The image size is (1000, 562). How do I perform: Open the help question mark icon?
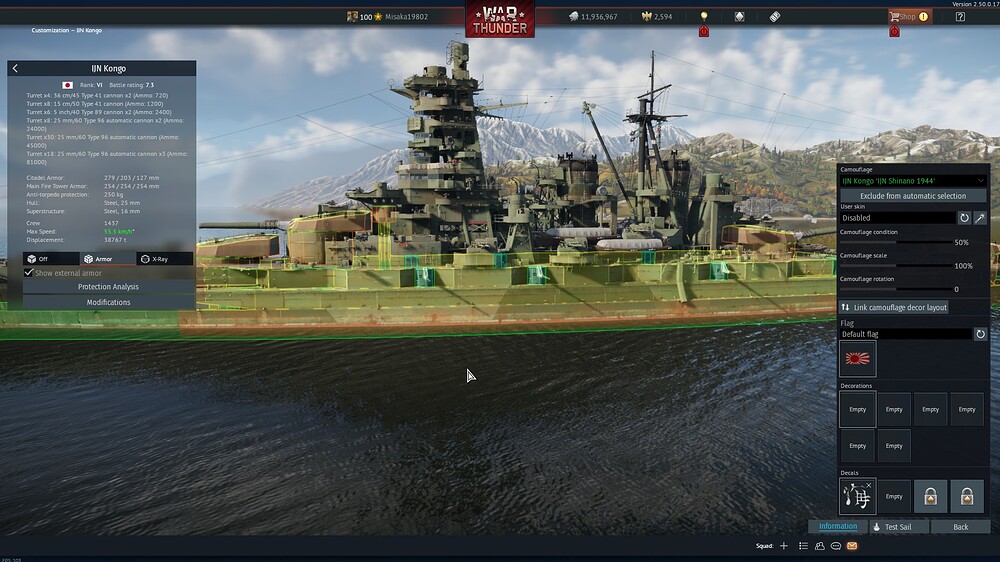960,17
